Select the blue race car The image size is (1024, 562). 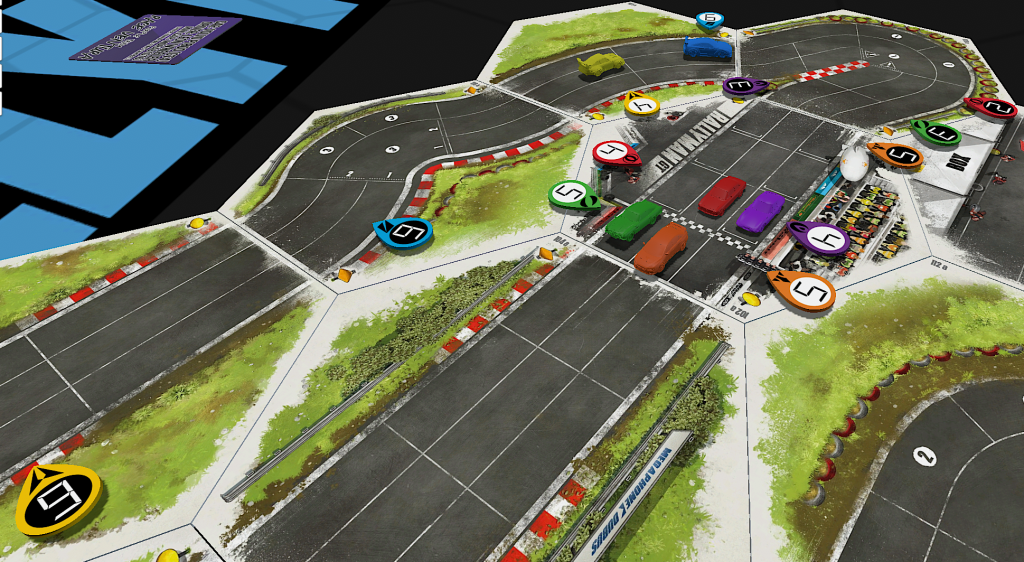[707, 47]
